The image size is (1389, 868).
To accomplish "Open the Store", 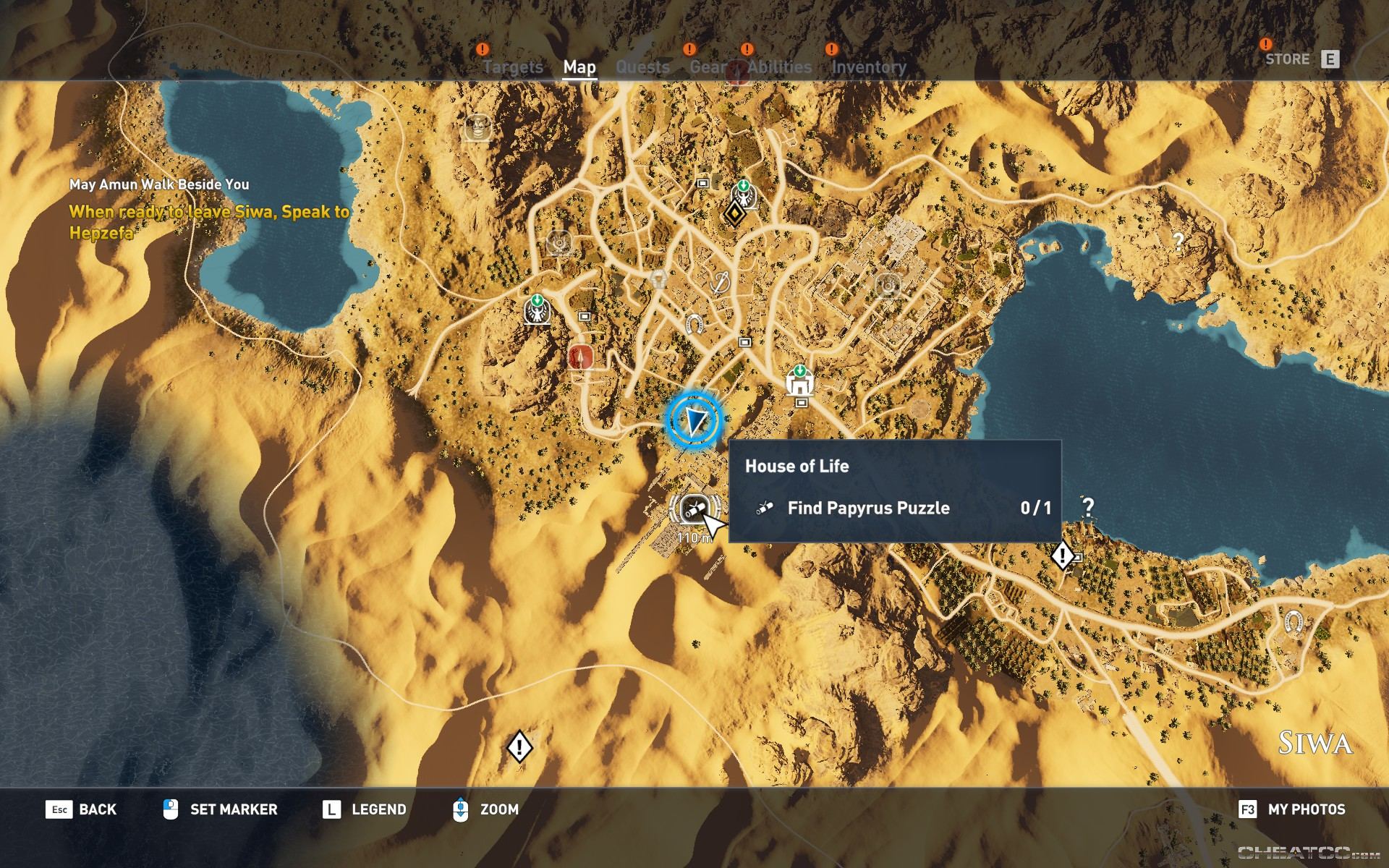I will pyautogui.click(x=1301, y=59).
